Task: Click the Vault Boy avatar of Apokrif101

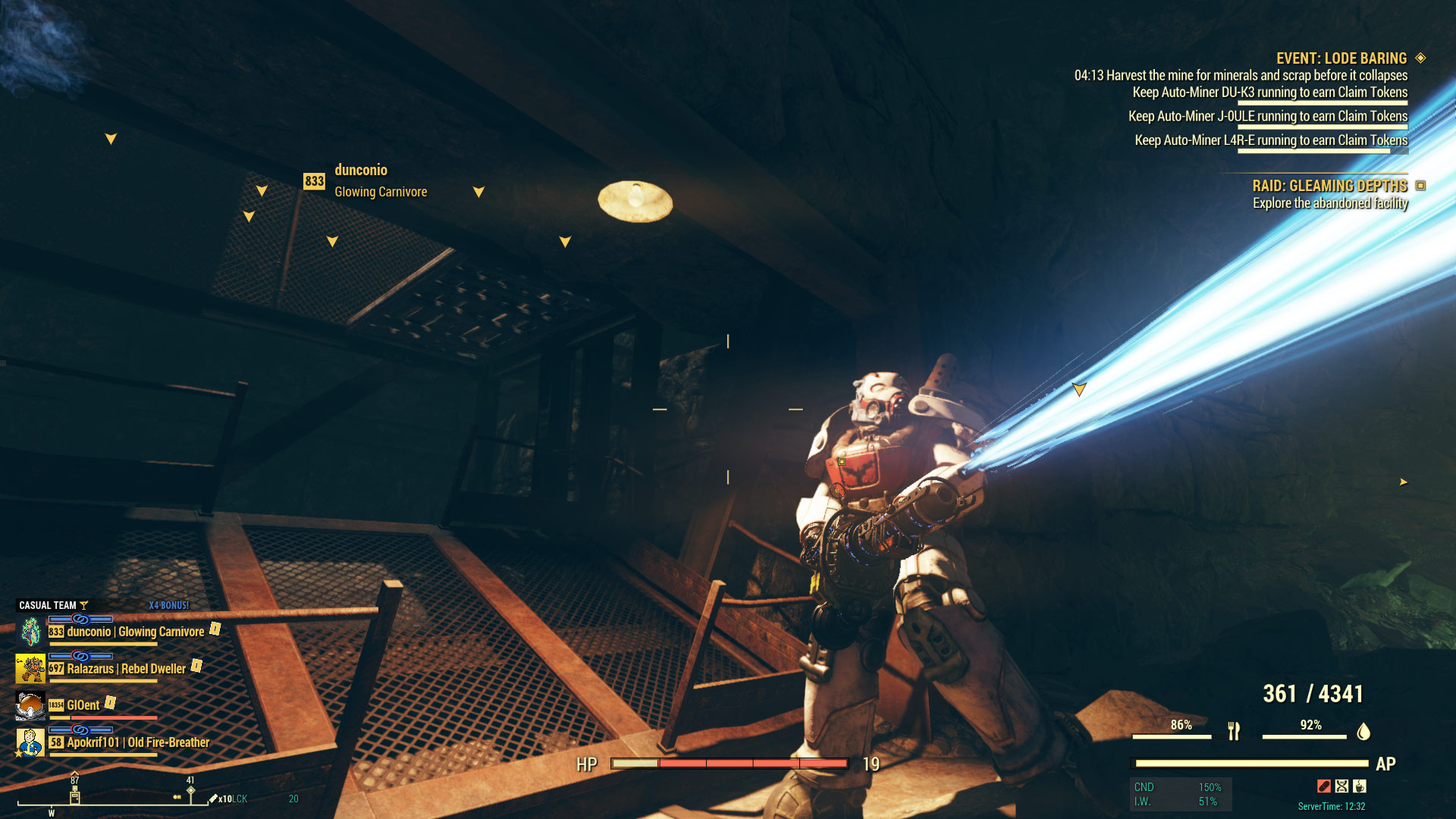Action: [30, 742]
